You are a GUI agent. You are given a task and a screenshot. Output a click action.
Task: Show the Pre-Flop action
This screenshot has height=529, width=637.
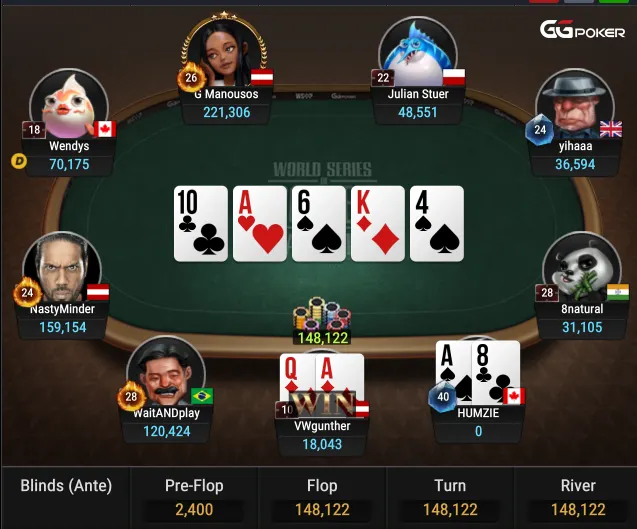[x=194, y=497]
